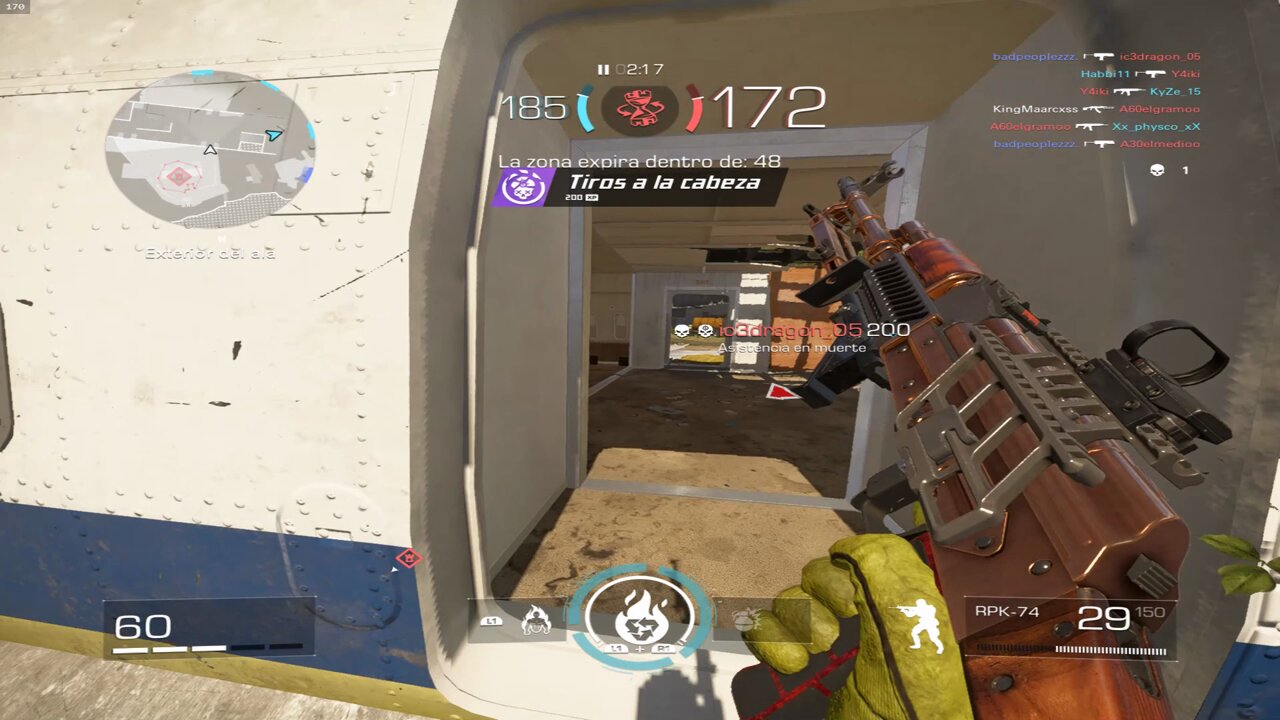
Task: Click the red zone objective emblem between scores
Action: pyautogui.click(x=640, y=107)
